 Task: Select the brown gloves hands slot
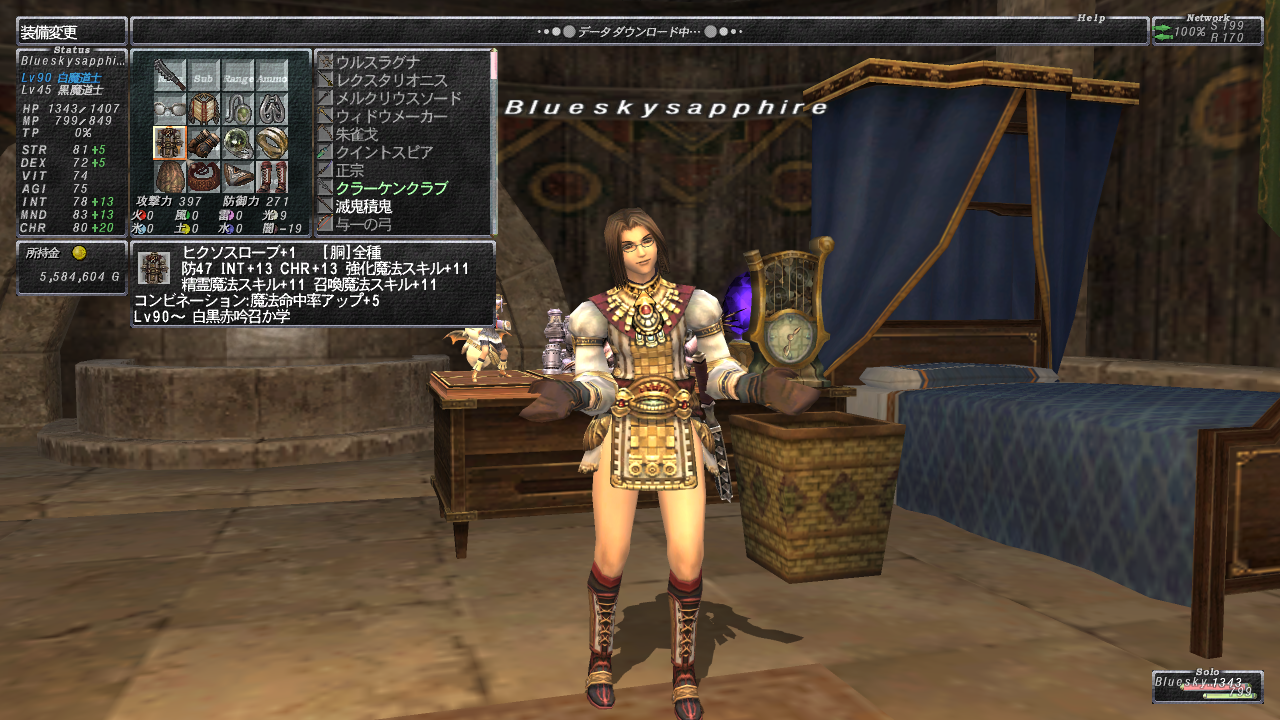pyautogui.click(x=204, y=143)
